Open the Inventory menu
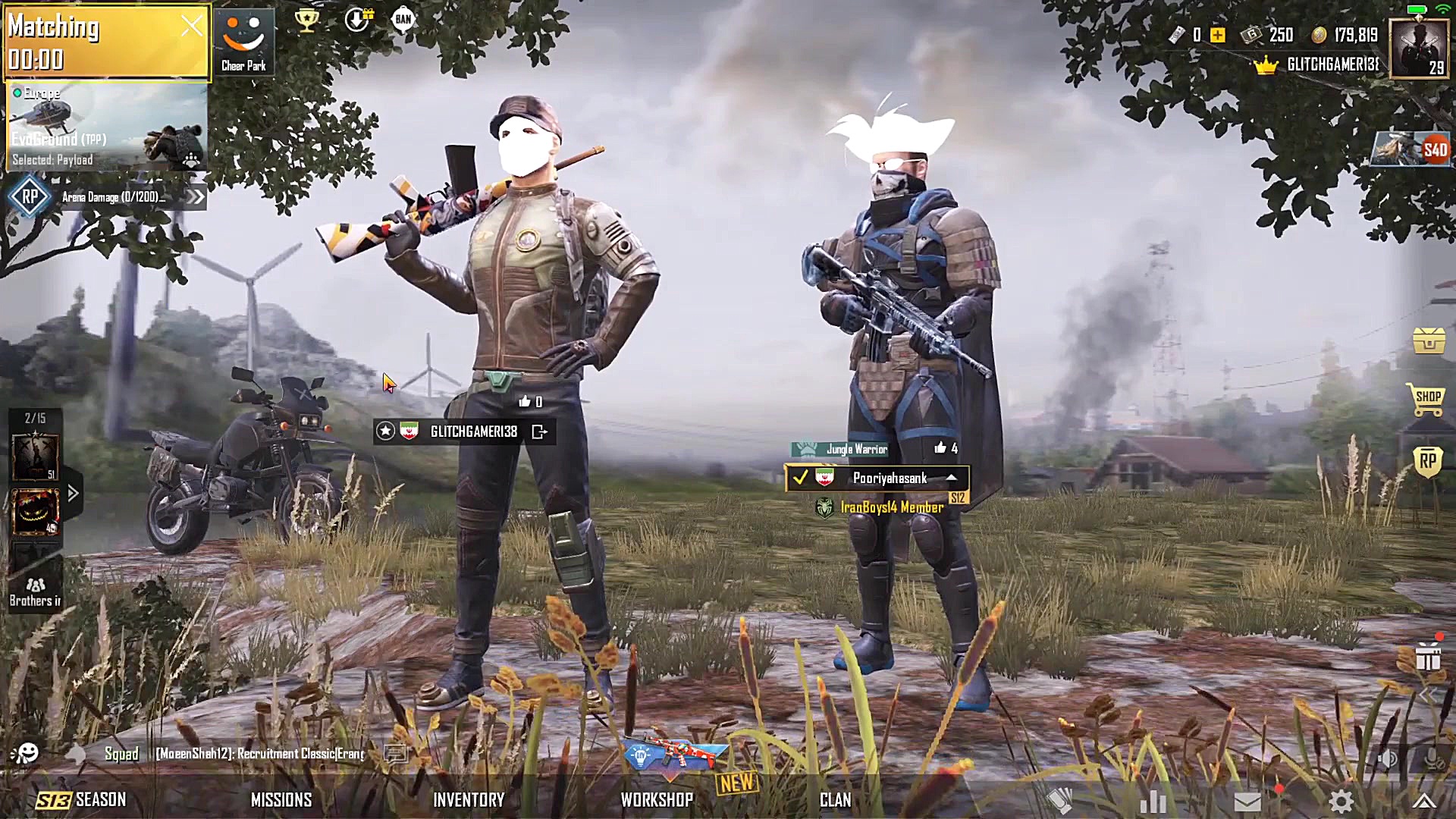1456x819 pixels. pos(469,800)
